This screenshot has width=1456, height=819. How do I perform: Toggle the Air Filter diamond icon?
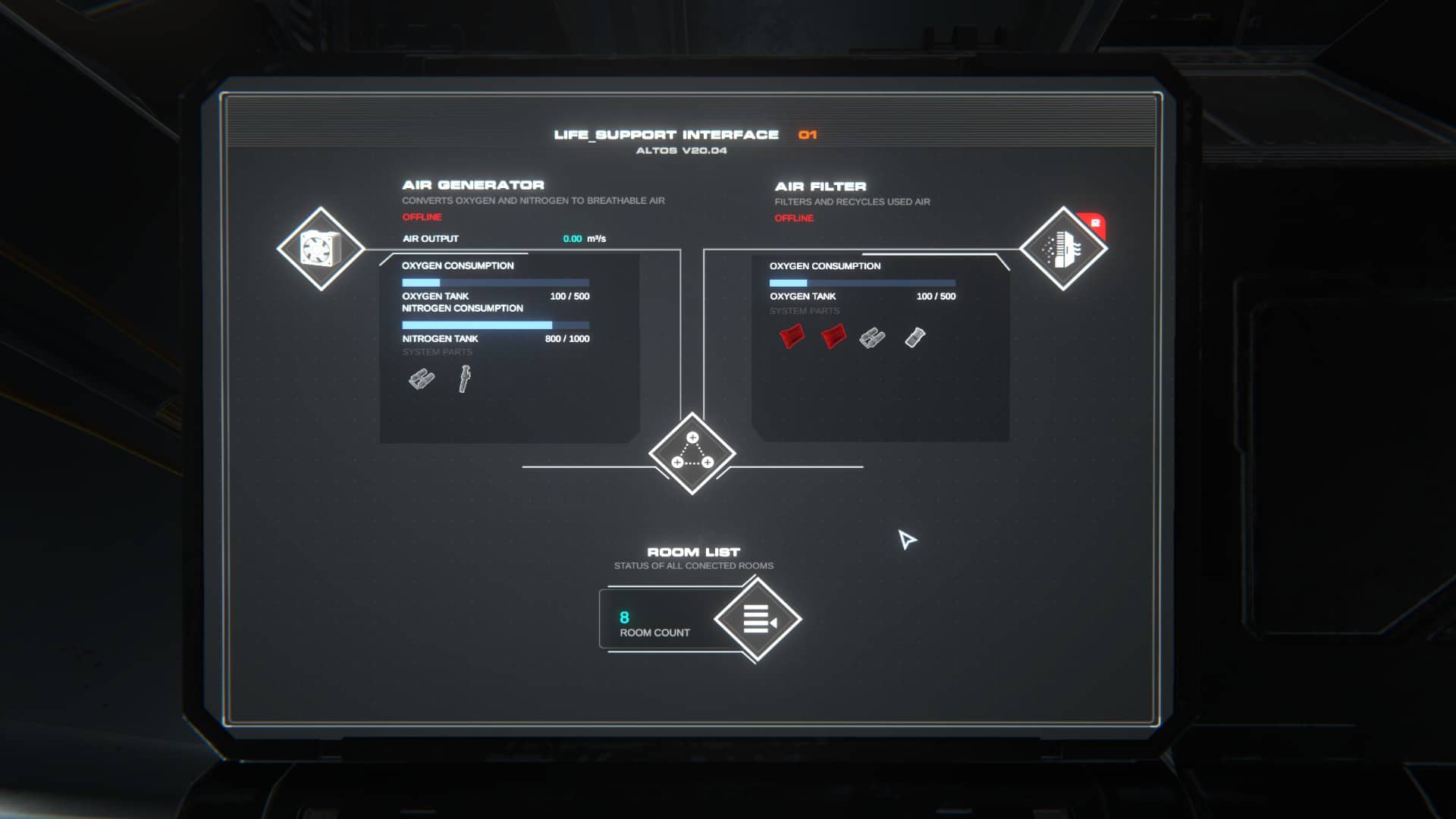coord(1062,249)
